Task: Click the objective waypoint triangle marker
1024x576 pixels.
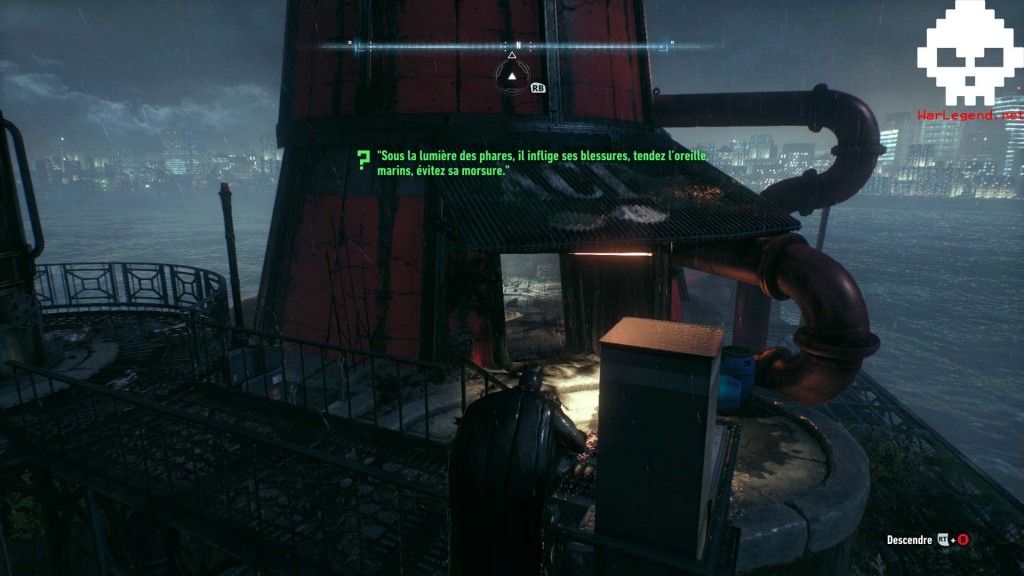Action: [x=512, y=76]
